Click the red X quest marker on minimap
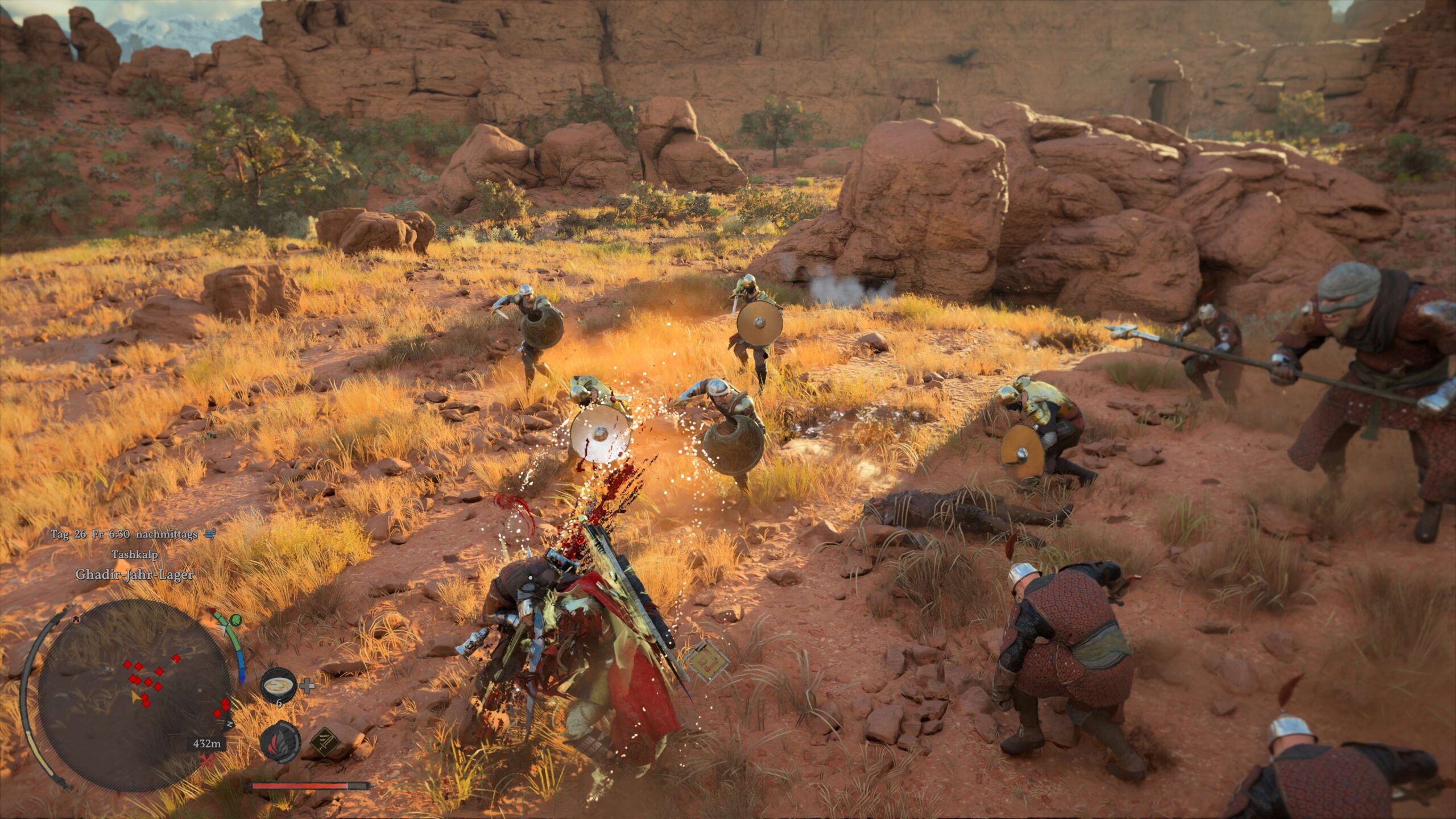Image resolution: width=1456 pixels, height=819 pixels. click(207, 760)
